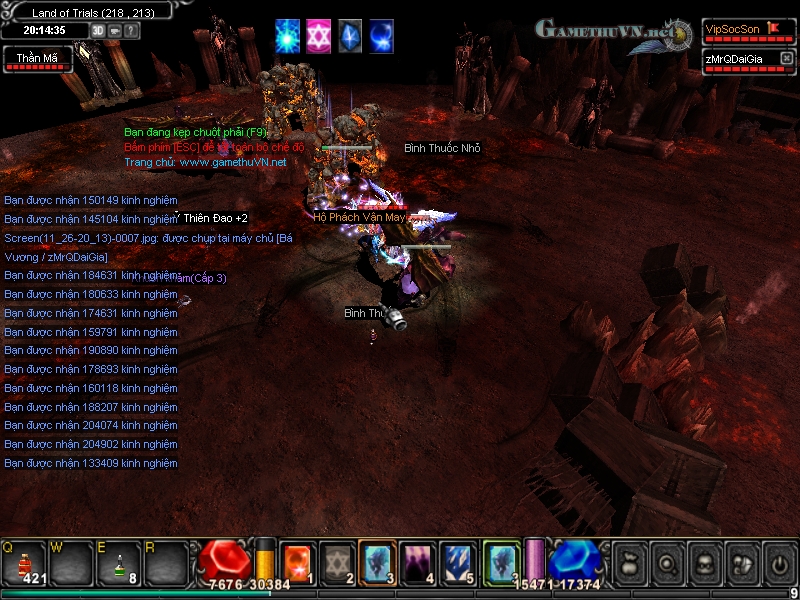Open the bag from the bottom menu
The width and height of the screenshot is (800, 600).
click(x=630, y=564)
